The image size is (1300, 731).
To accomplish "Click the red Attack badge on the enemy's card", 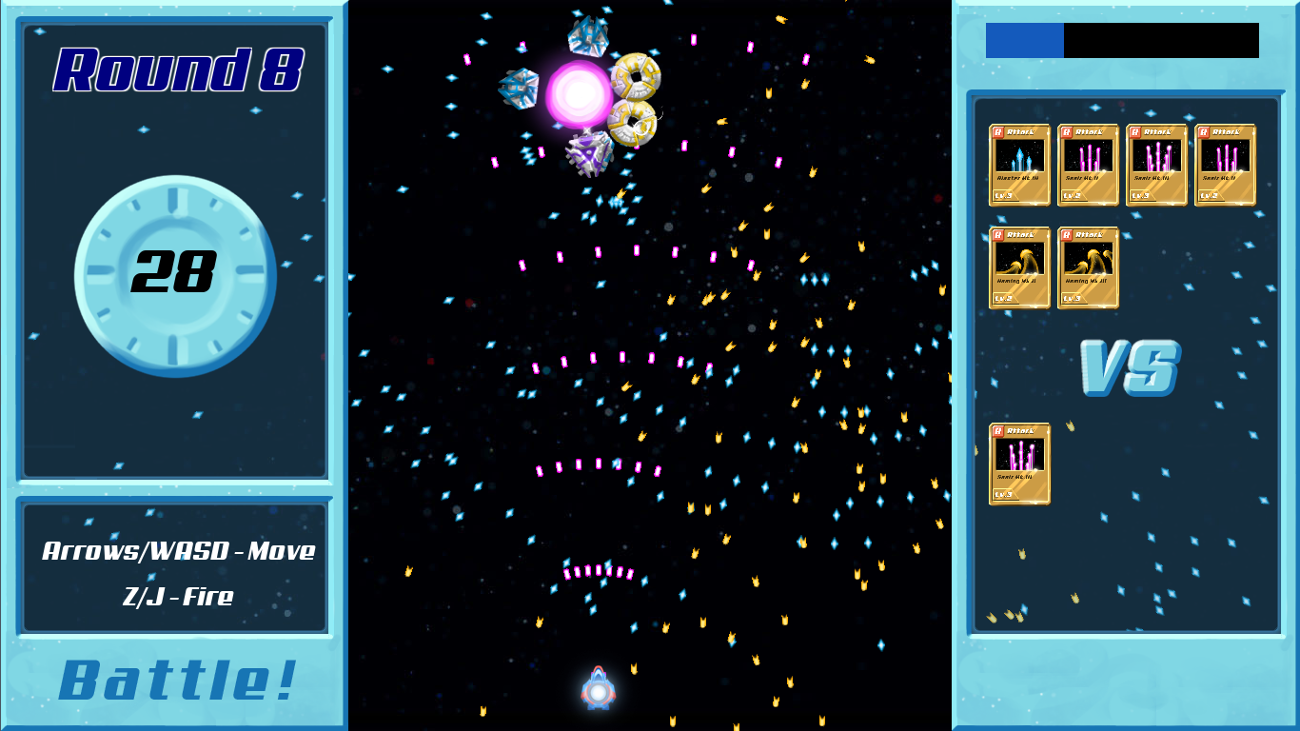I will [999, 433].
